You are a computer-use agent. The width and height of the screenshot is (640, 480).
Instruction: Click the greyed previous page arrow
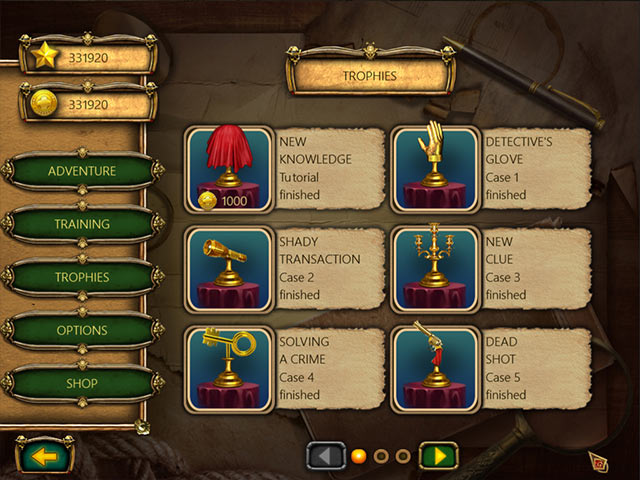point(325,456)
